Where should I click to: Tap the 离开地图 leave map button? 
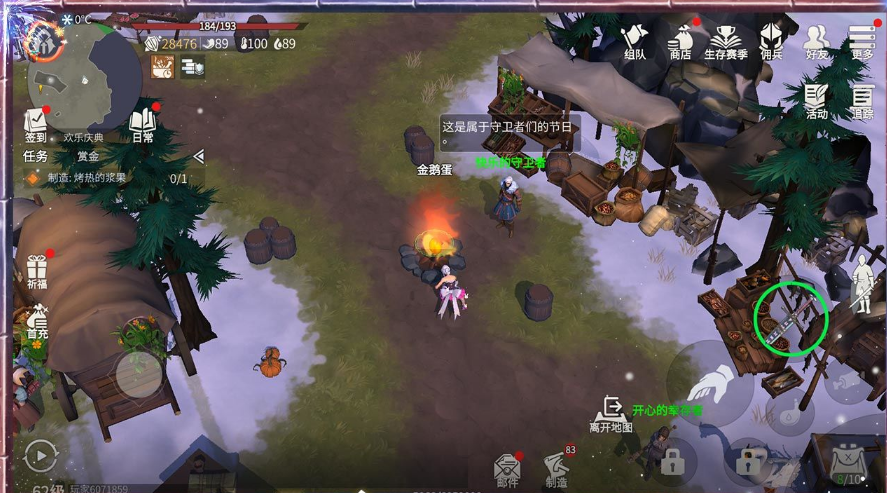click(x=610, y=413)
